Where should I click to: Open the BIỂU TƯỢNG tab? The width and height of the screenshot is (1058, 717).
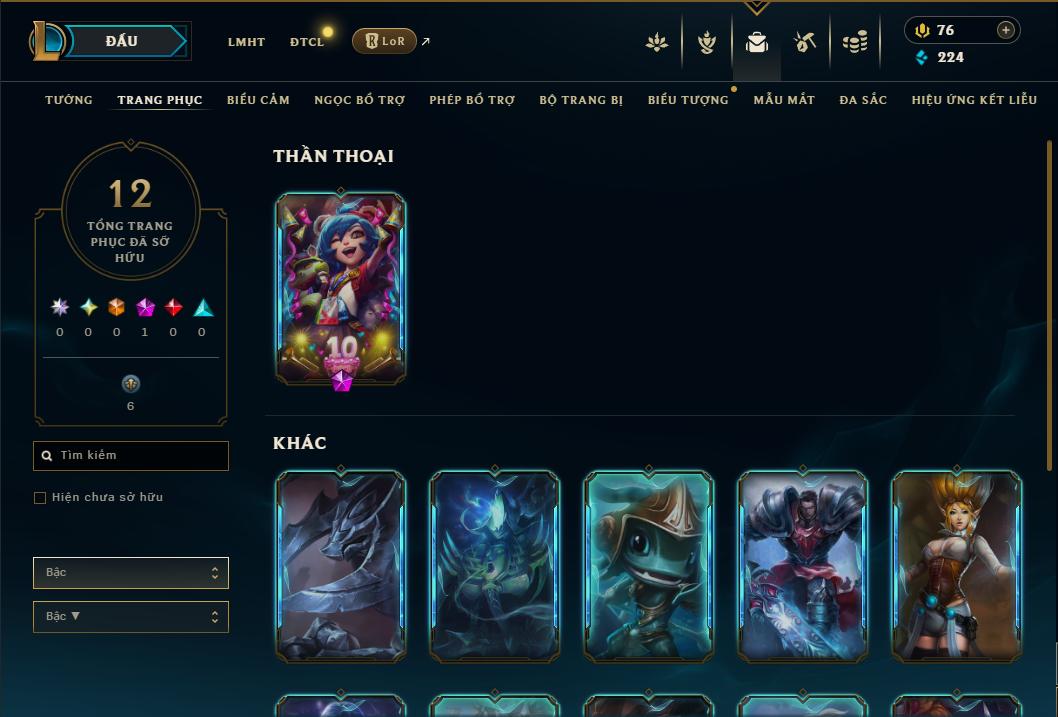[688, 100]
